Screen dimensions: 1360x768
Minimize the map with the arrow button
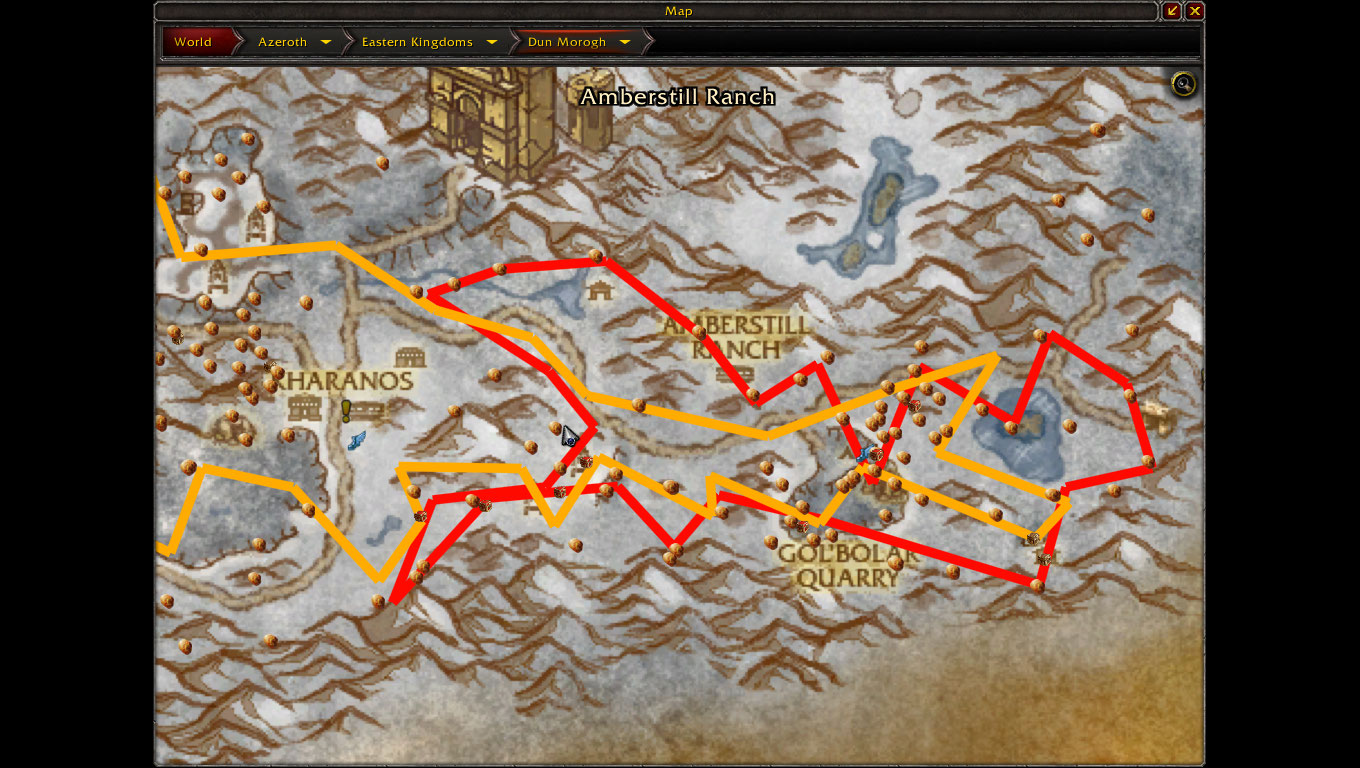coord(1172,11)
